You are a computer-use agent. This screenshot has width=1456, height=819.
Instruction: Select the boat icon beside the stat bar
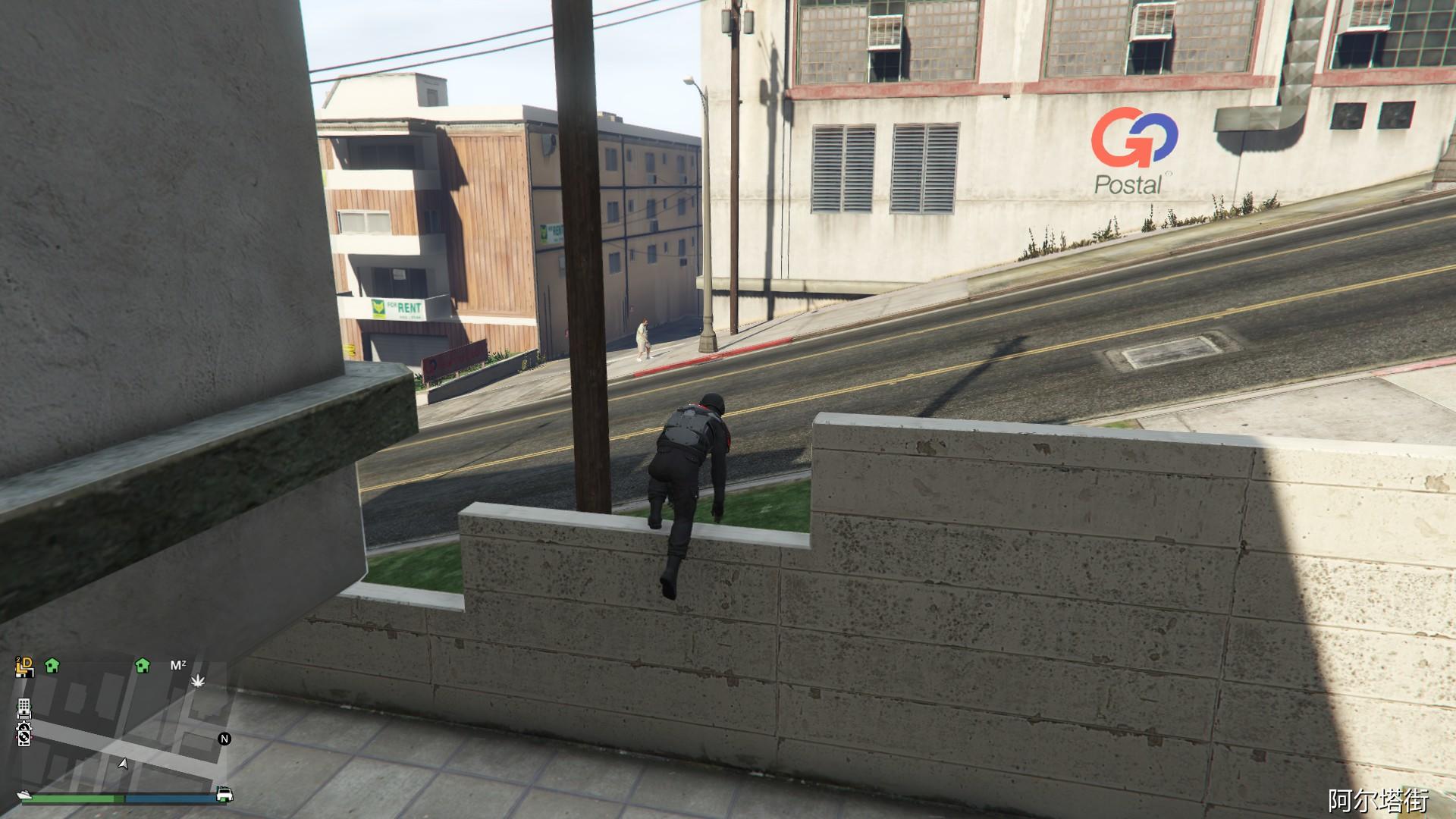24,795
